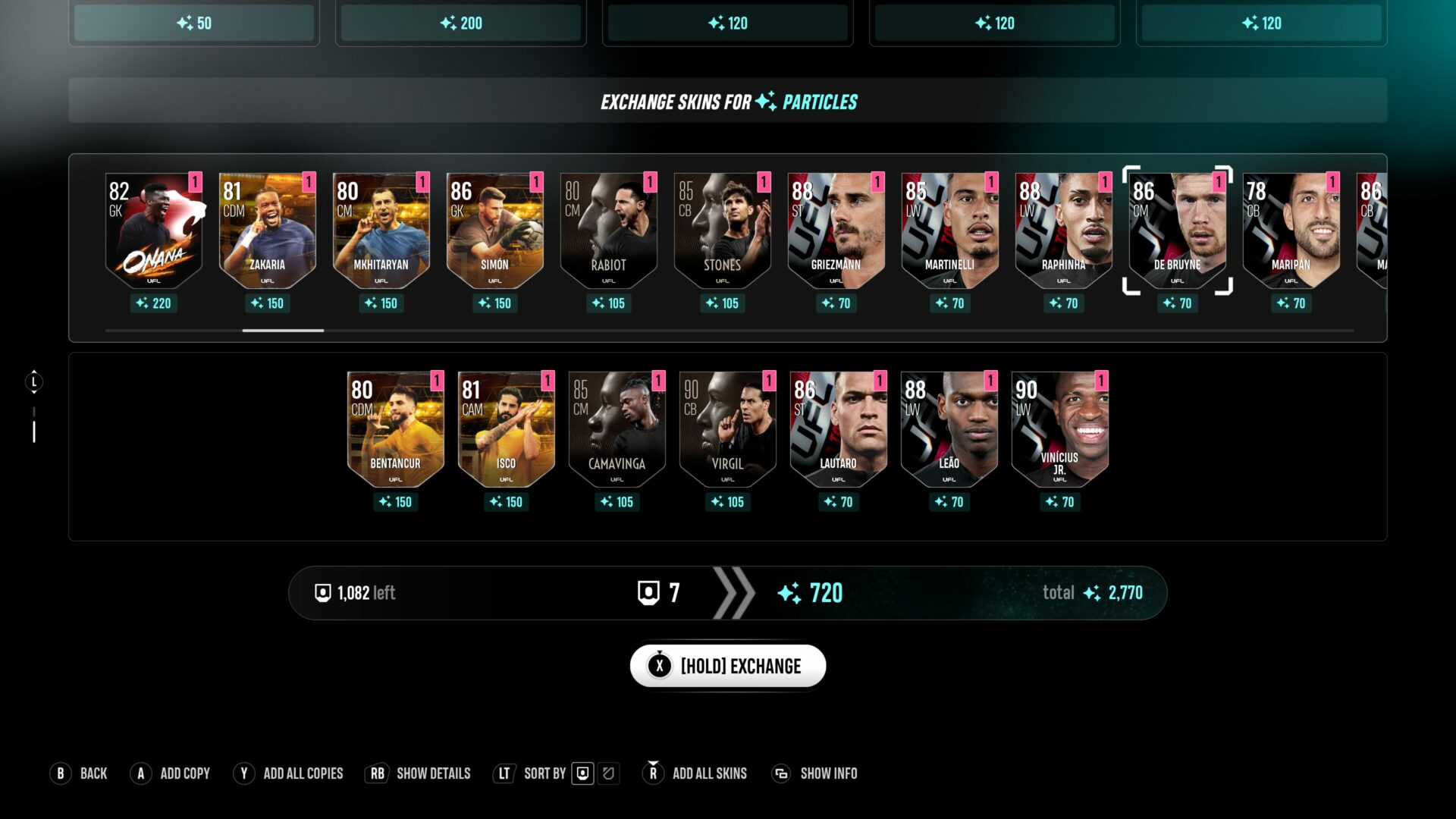Screen dimensions: 1456x819
Task: Choose the 200 particles tile
Action: pyautogui.click(x=461, y=23)
